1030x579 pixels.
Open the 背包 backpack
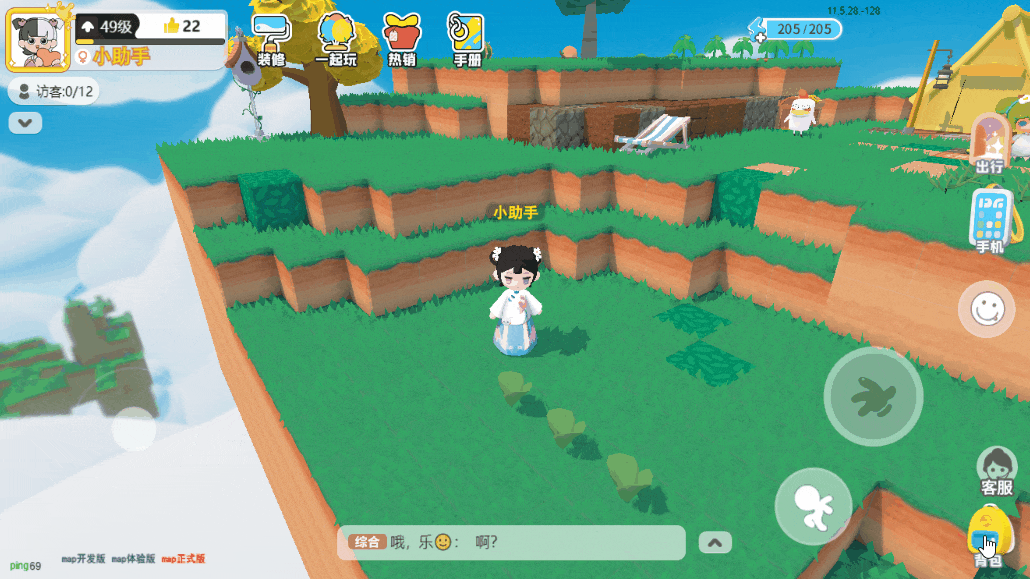click(x=989, y=536)
